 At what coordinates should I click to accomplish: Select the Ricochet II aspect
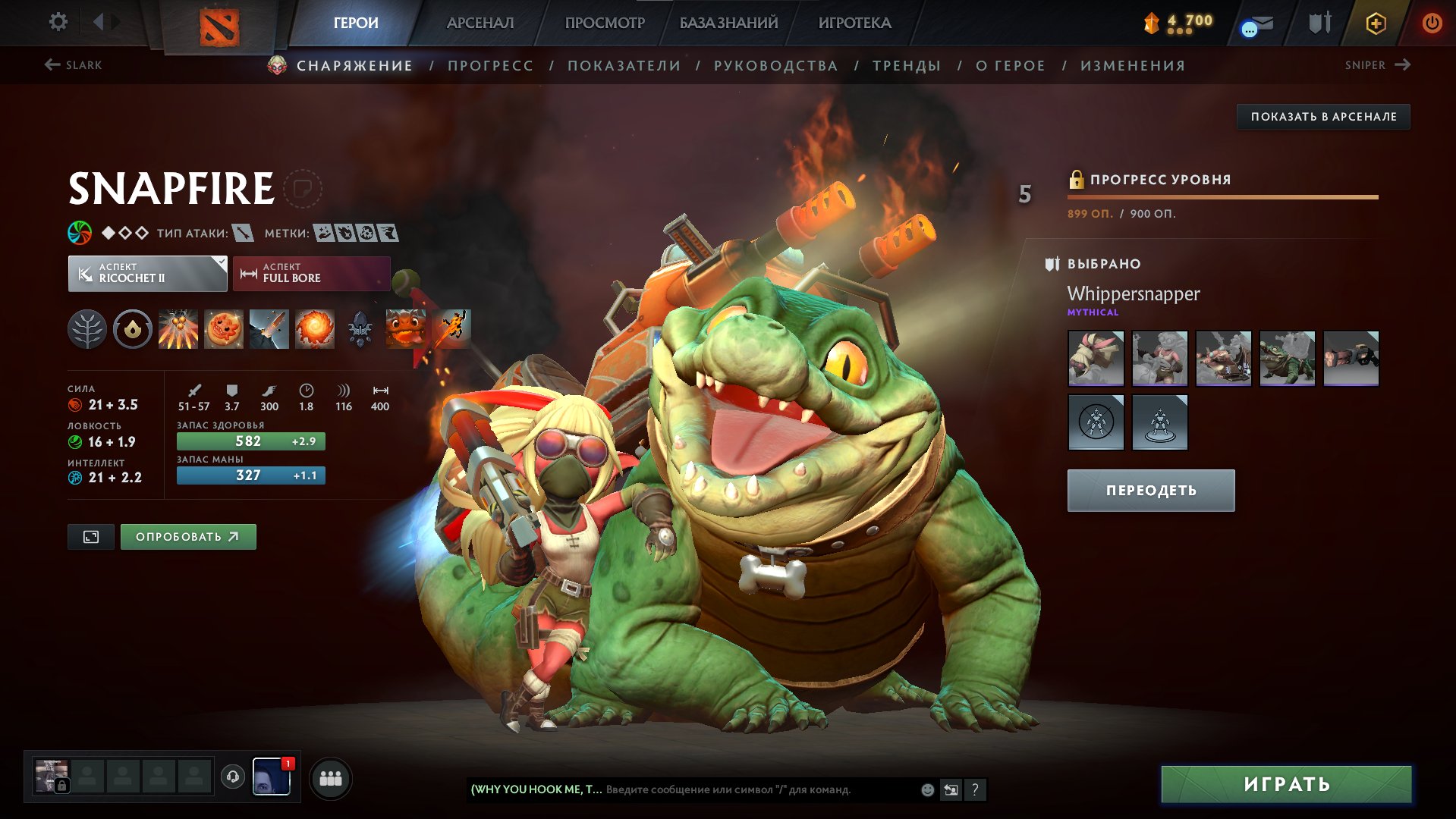coord(146,273)
